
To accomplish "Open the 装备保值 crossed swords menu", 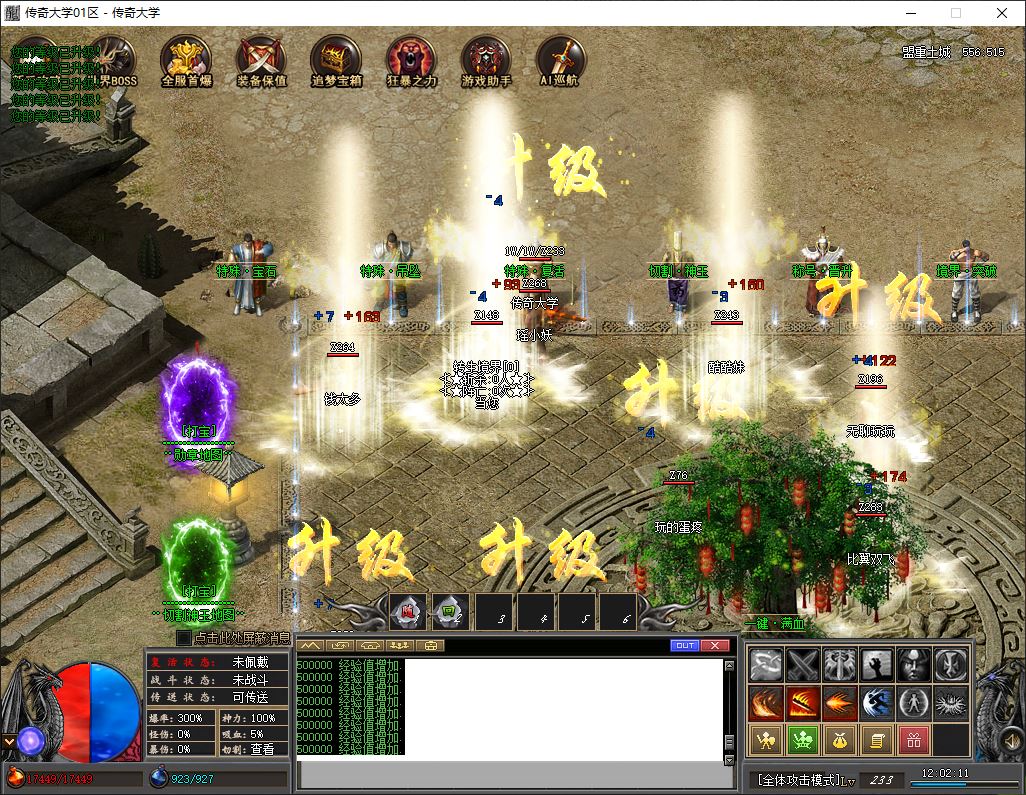I will pos(261,58).
